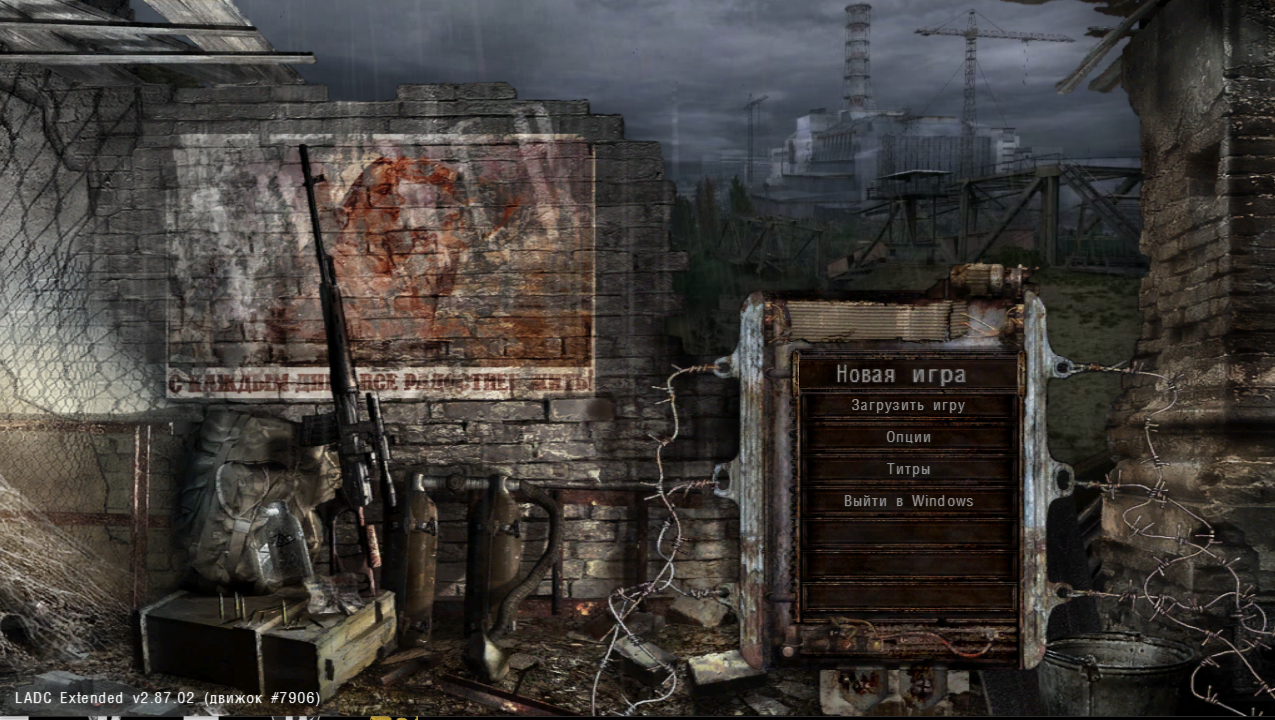1275x720 pixels.
Task: Show the Титры credits
Action: (x=907, y=470)
